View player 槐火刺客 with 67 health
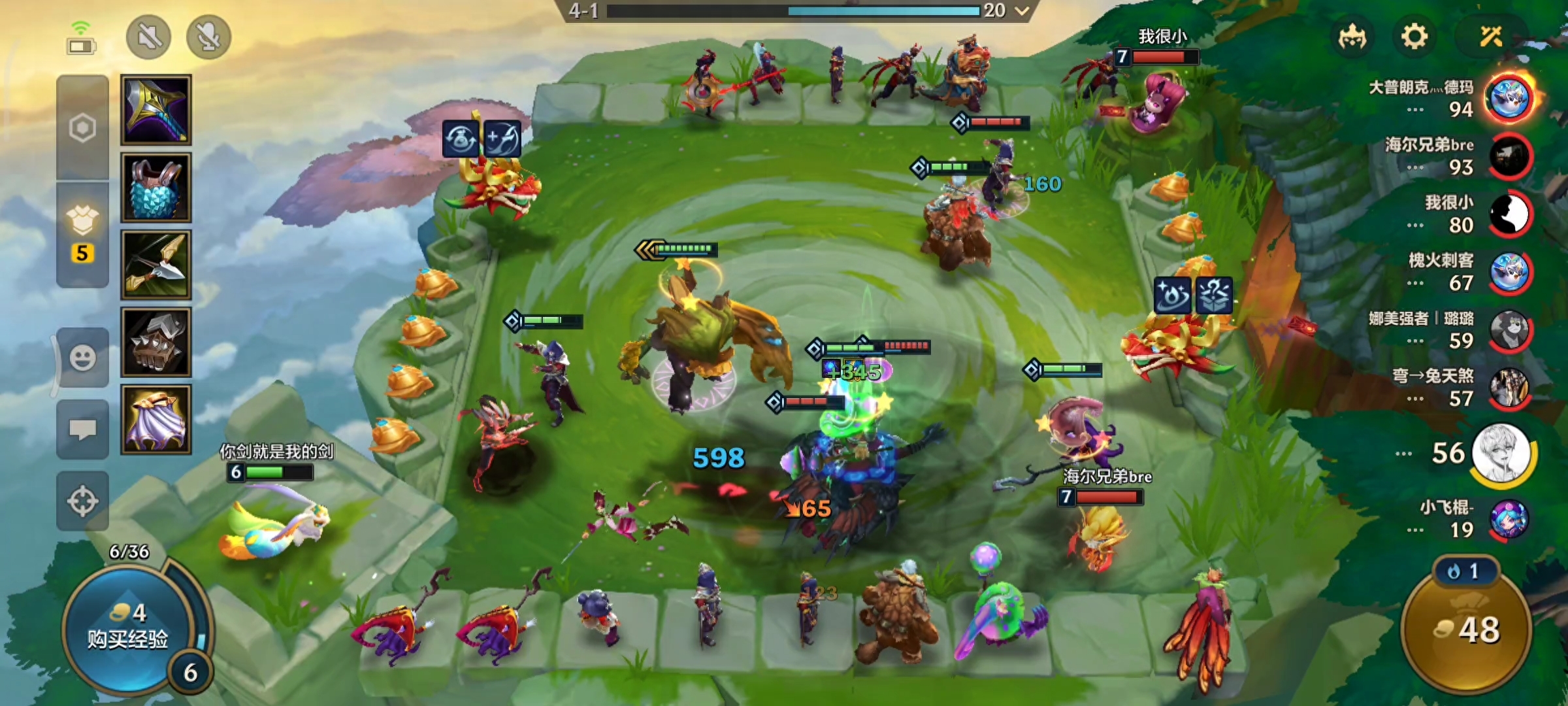This screenshot has width=1568, height=706. [x=1510, y=272]
